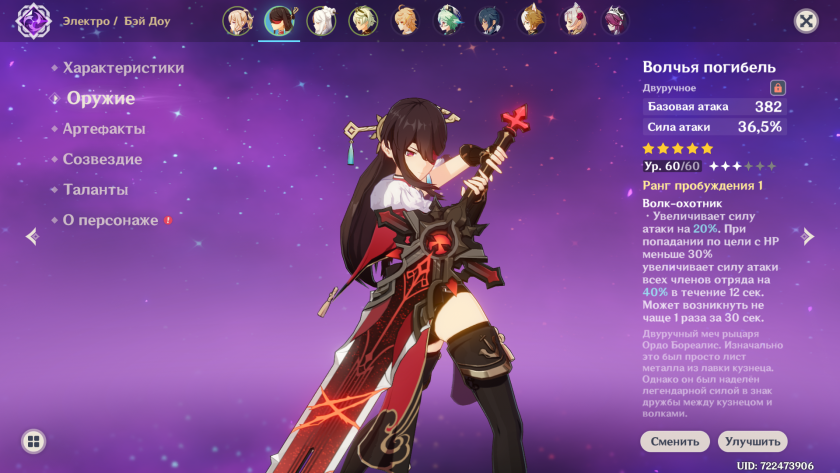840x473 pixels.
Task: Select the Оружие menu entry
Action: [x=100, y=98]
